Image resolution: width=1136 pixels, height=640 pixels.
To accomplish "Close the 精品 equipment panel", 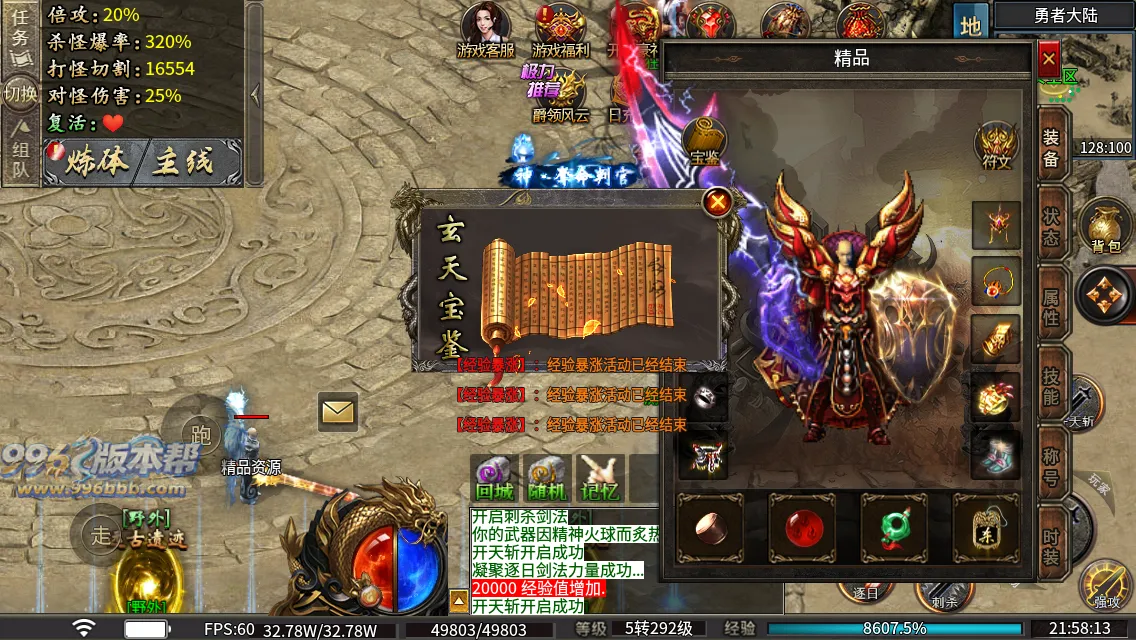I will tap(1048, 60).
